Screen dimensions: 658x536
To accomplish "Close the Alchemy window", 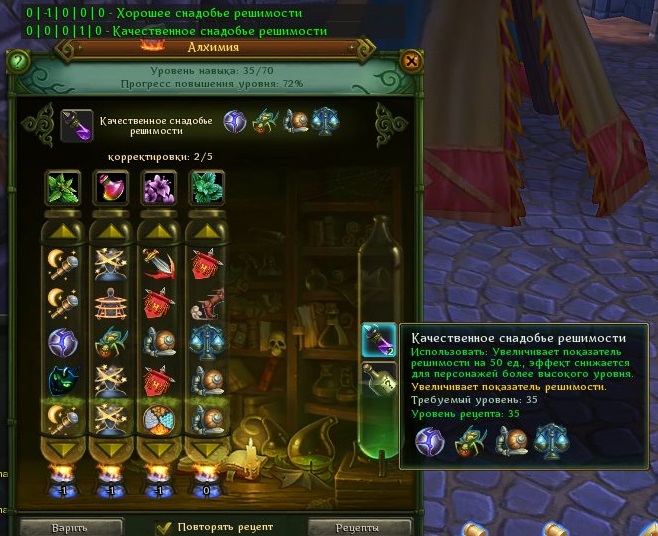I will 410,61.
